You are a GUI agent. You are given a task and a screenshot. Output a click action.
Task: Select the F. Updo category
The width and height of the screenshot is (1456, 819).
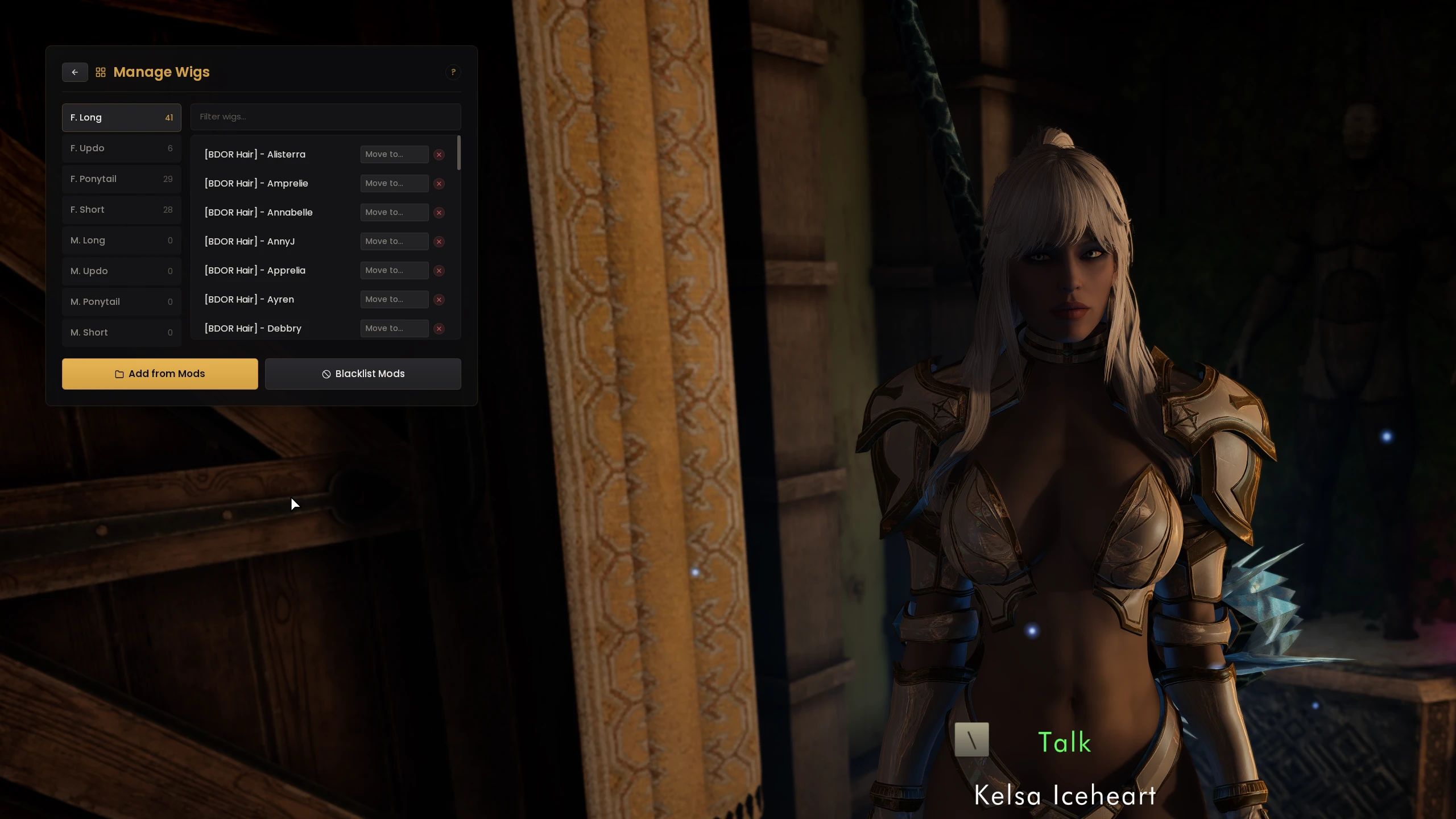[121, 148]
